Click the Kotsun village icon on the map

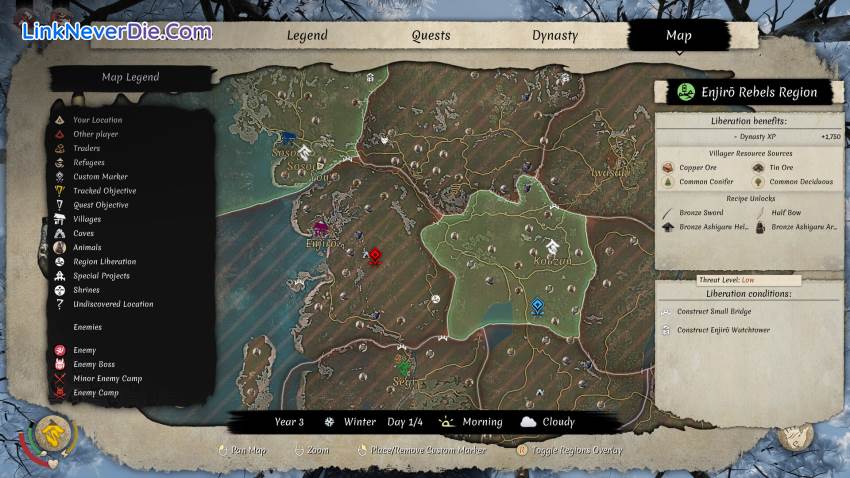(x=553, y=247)
